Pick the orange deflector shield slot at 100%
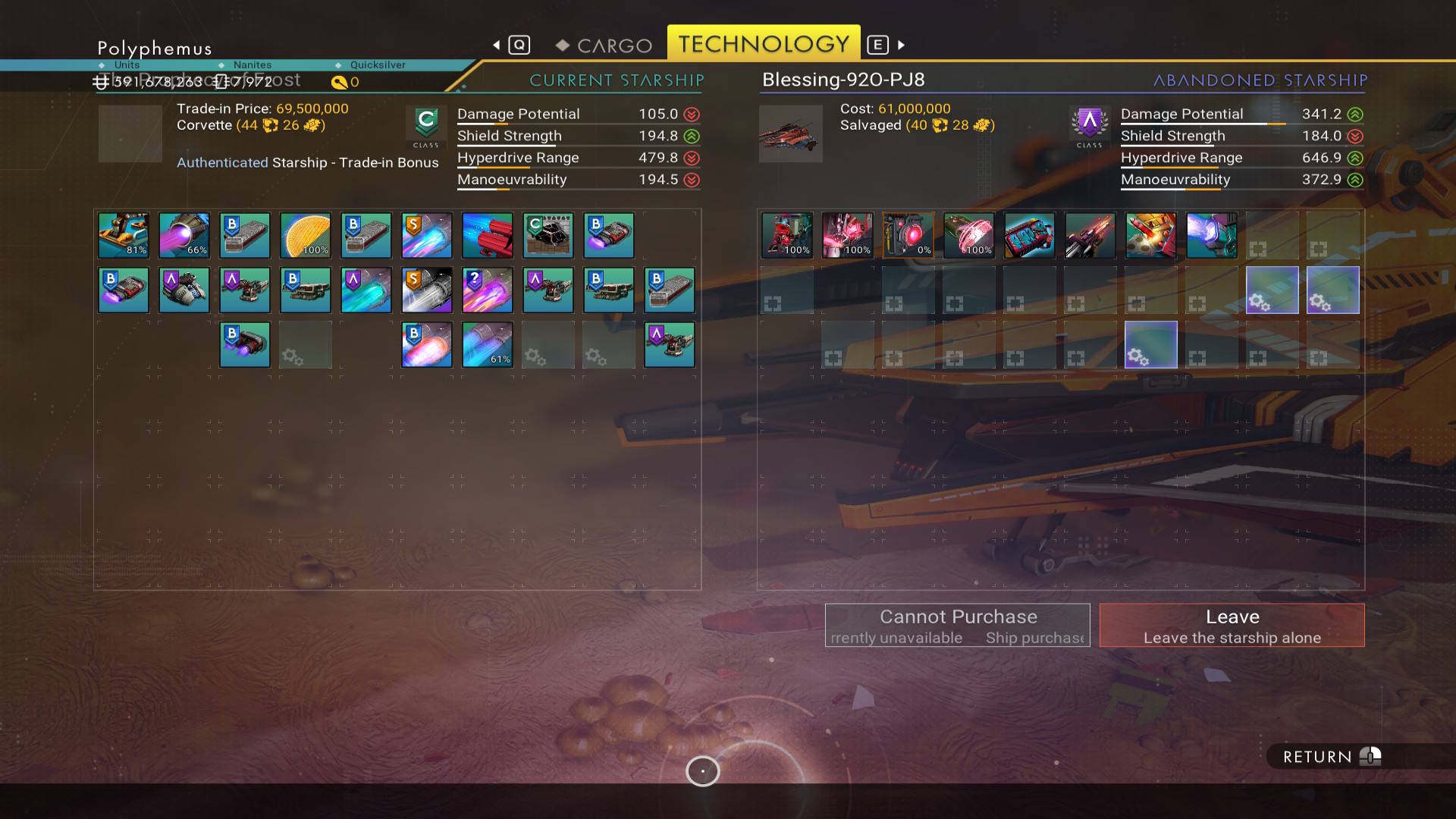The width and height of the screenshot is (1456, 819). coord(306,235)
